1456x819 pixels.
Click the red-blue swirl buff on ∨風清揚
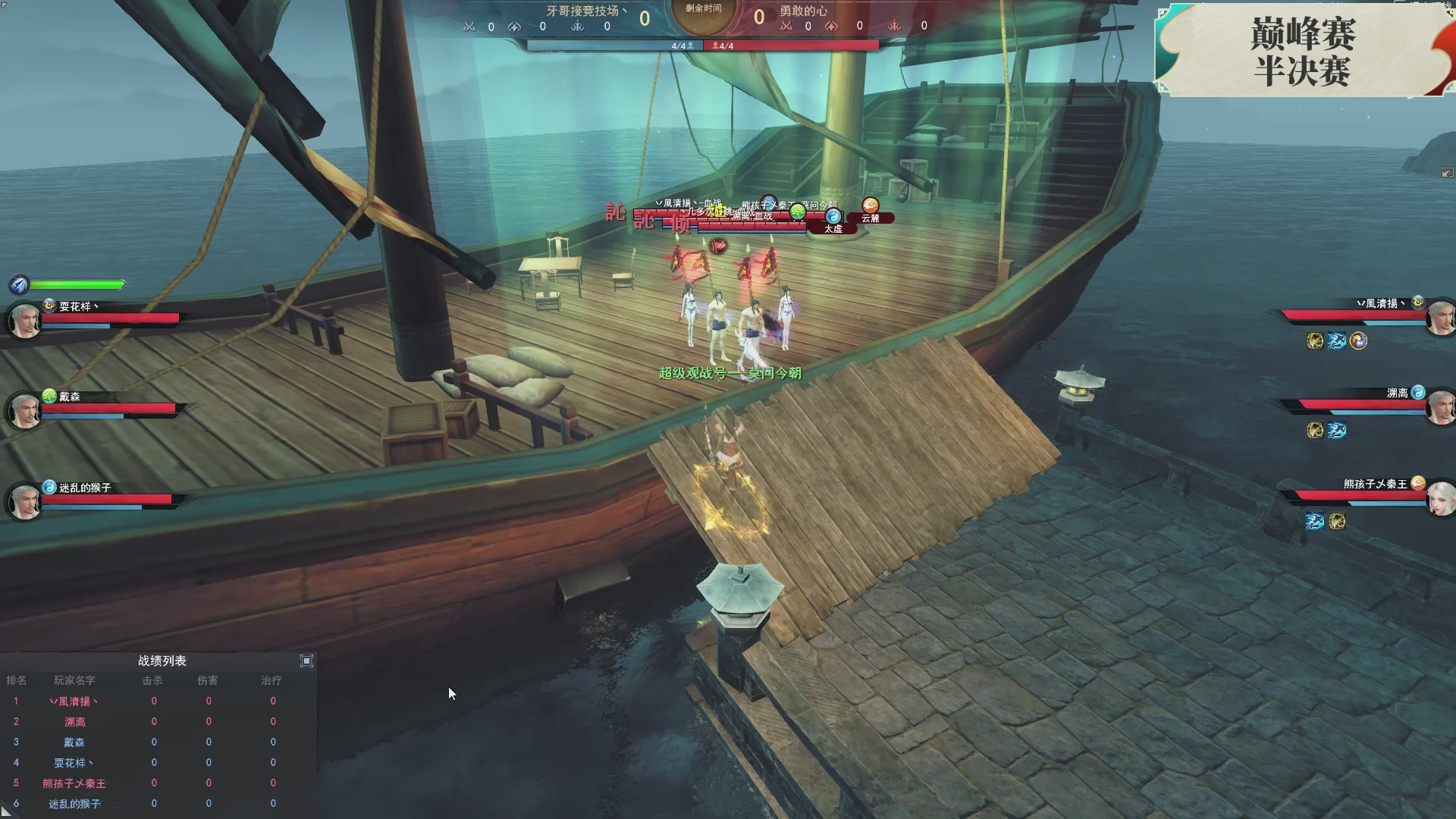[x=1358, y=341]
